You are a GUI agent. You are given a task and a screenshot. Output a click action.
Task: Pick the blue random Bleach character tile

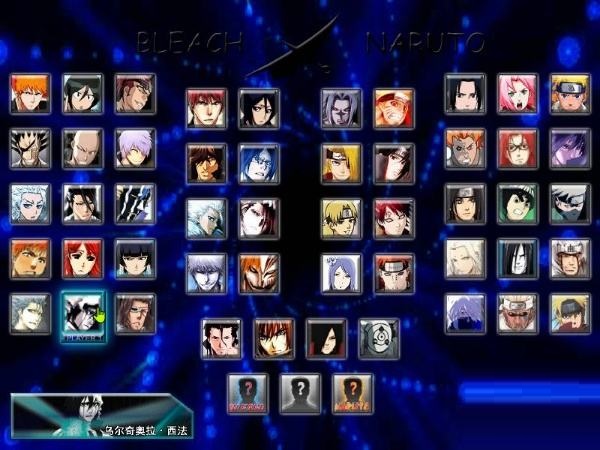pyautogui.click(x=248, y=393)
